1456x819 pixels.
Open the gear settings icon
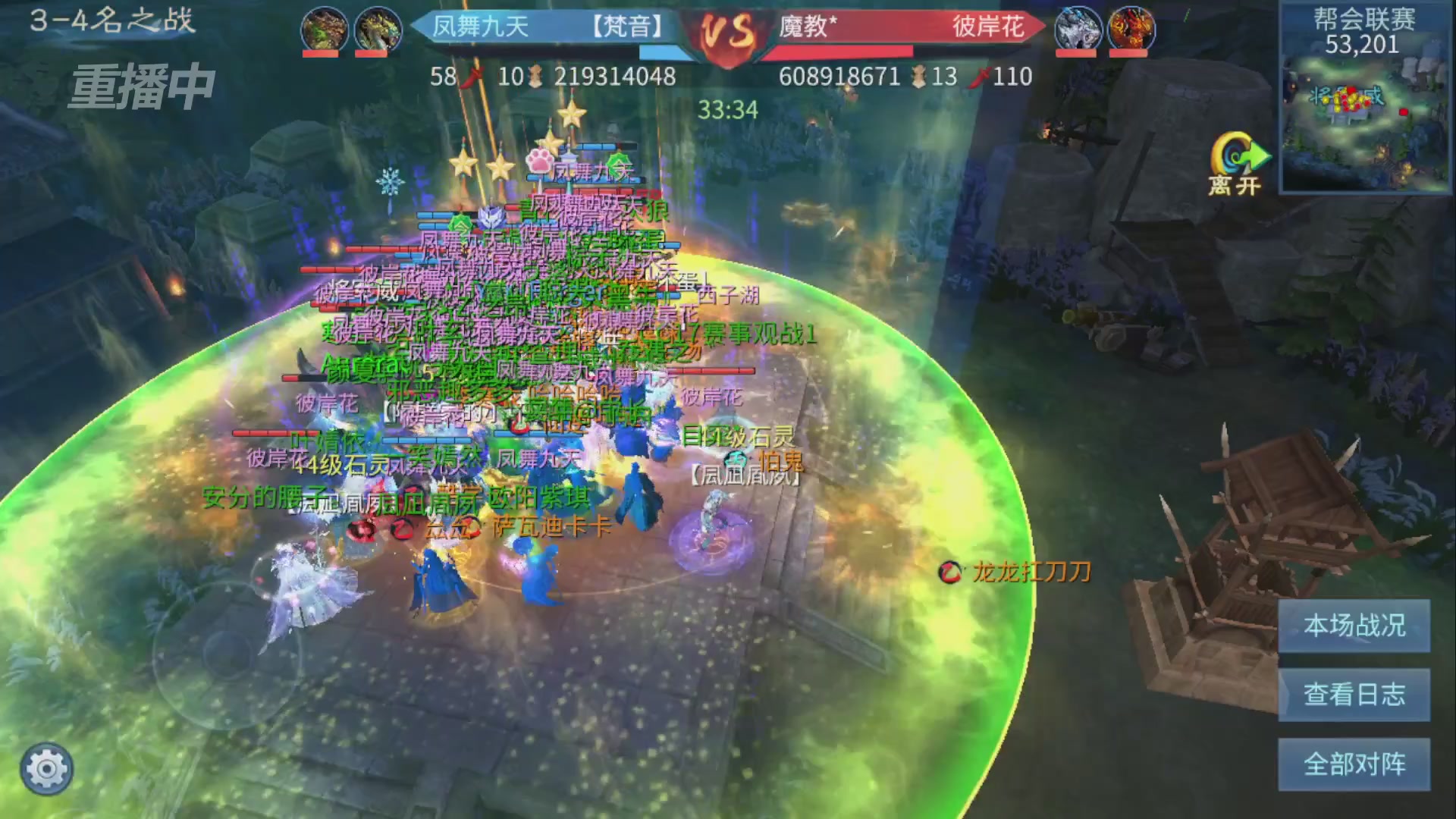(46, 769)
